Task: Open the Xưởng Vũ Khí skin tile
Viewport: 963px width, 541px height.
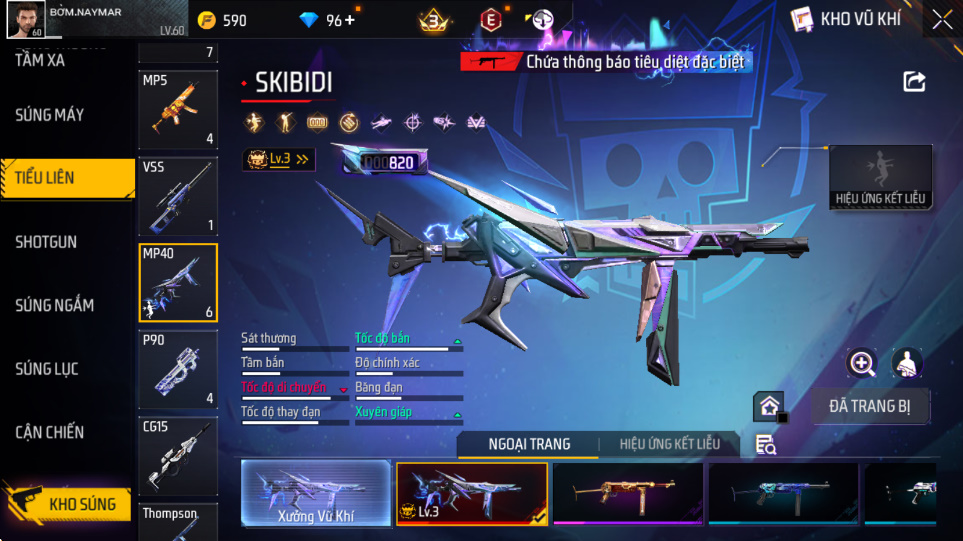Action: coord(316,493)
